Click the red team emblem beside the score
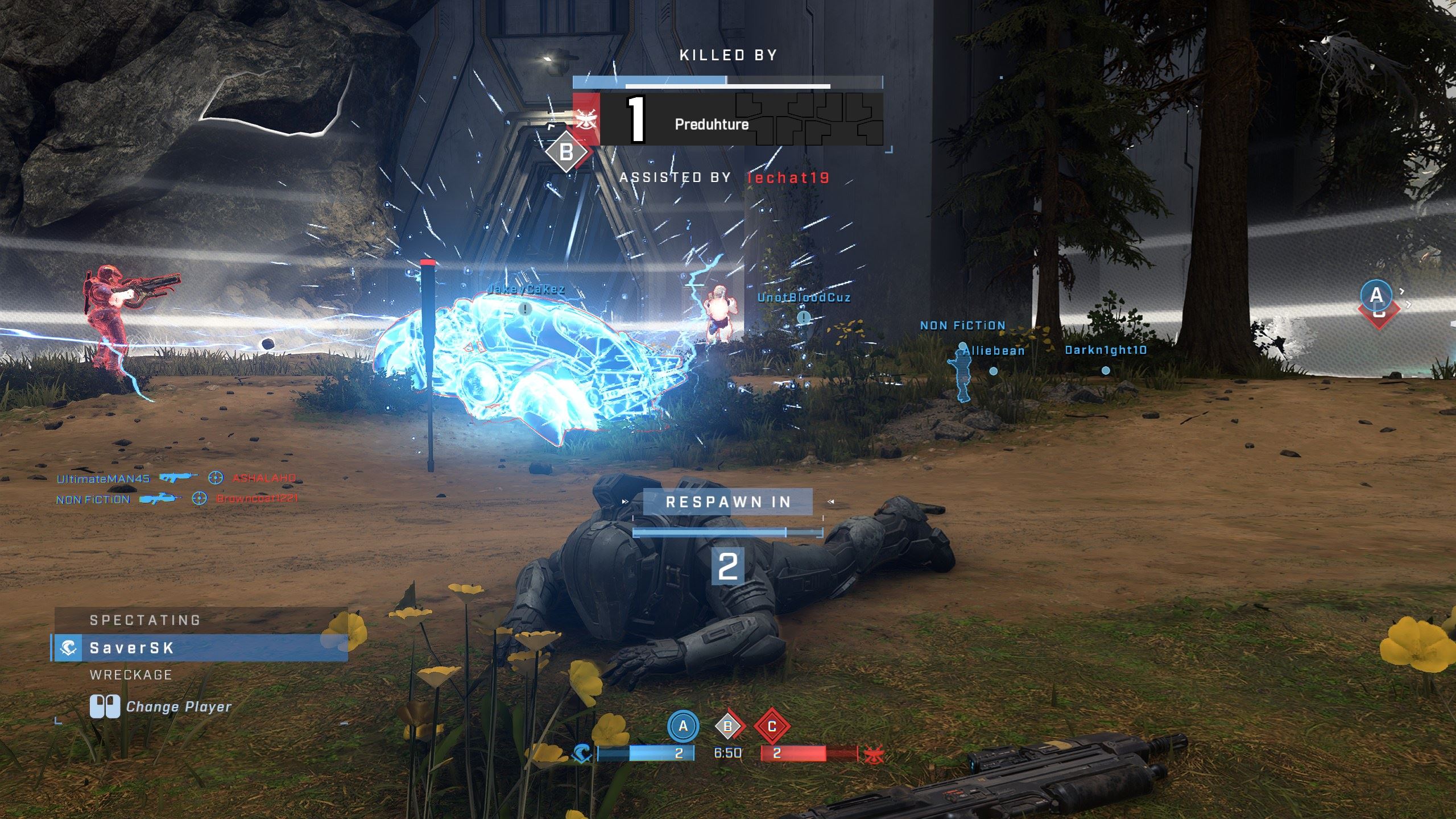The width and height of the screenshot is (1456, 819). 873,755
